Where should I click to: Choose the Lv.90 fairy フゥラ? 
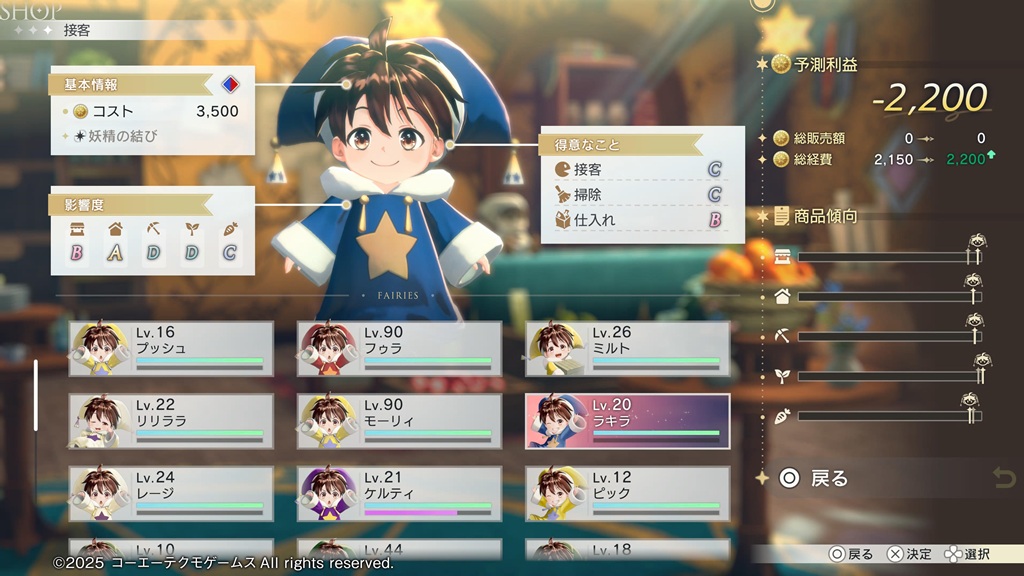coord(399,349)
